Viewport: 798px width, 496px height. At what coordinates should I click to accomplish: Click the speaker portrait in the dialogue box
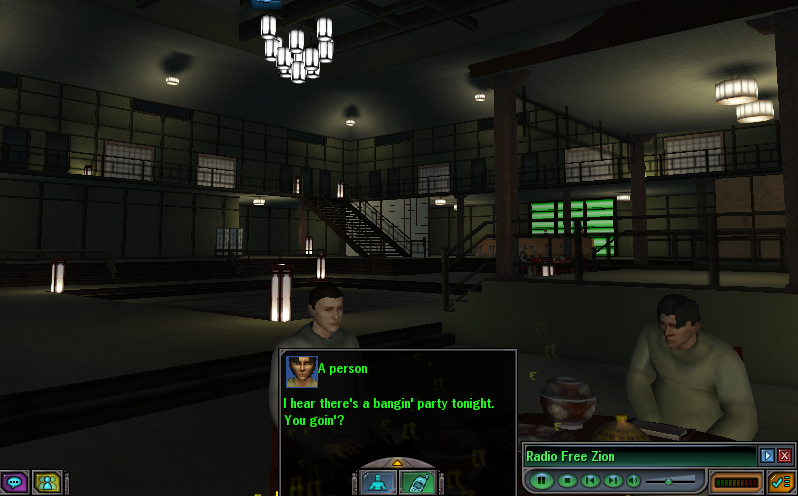[x=300, y=371]
